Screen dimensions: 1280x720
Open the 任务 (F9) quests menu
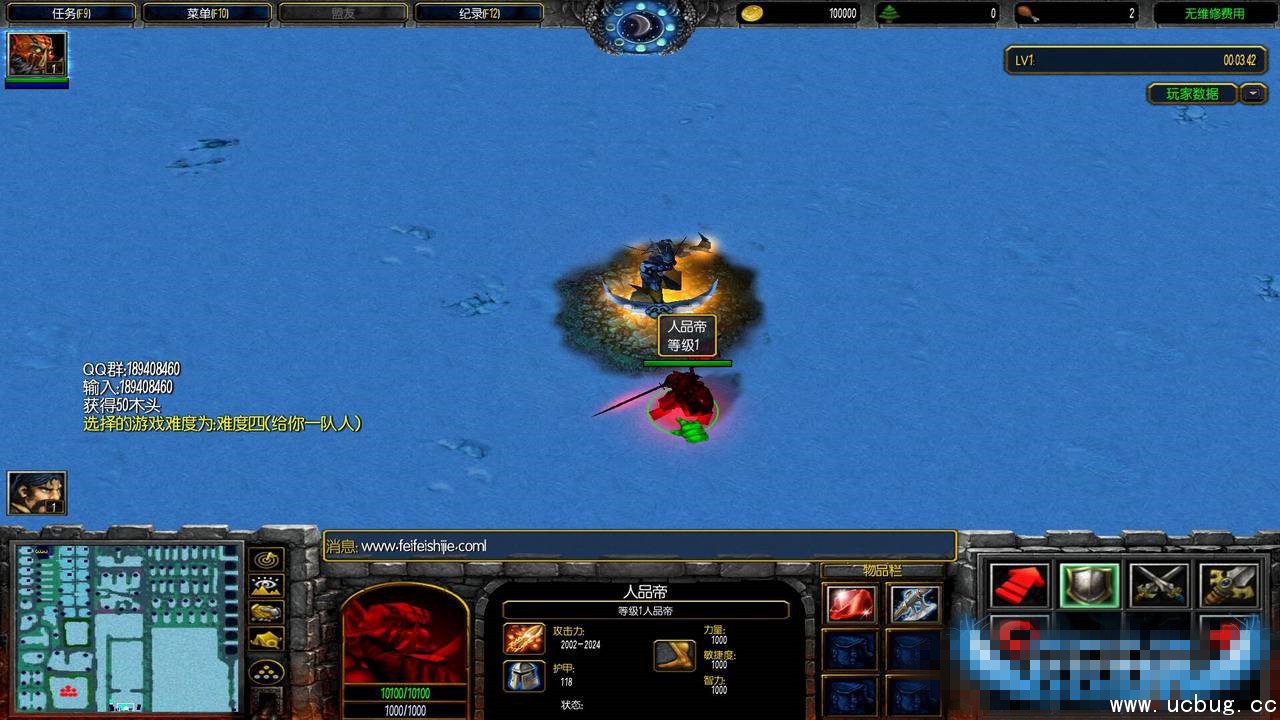click(x=69, y=13)
